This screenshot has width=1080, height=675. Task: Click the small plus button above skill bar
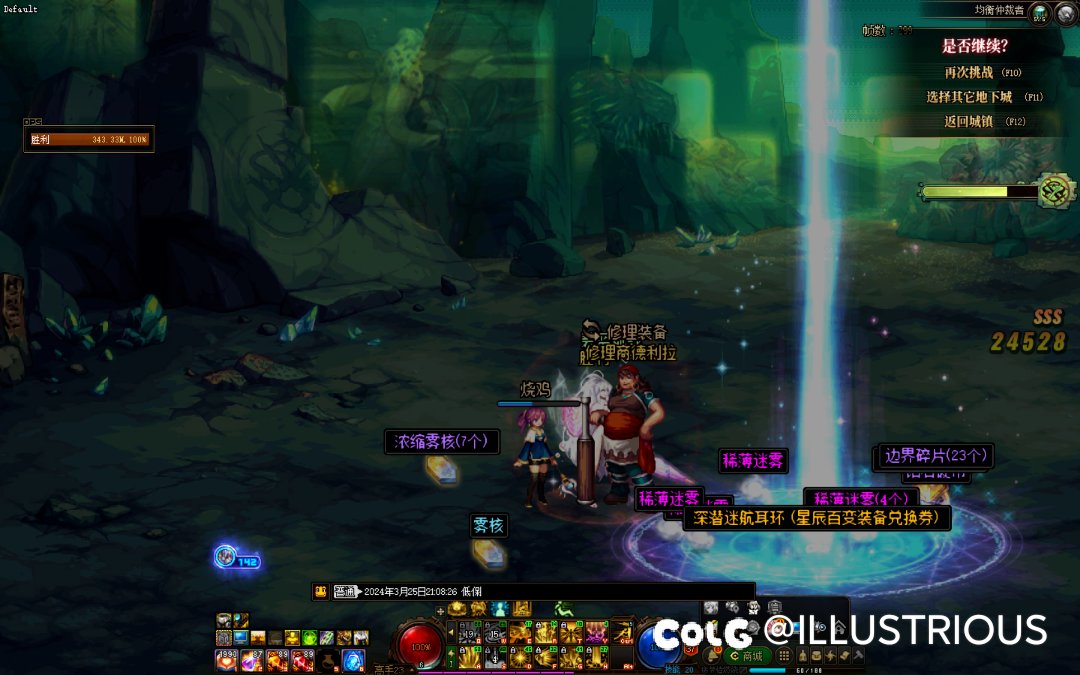440,610
